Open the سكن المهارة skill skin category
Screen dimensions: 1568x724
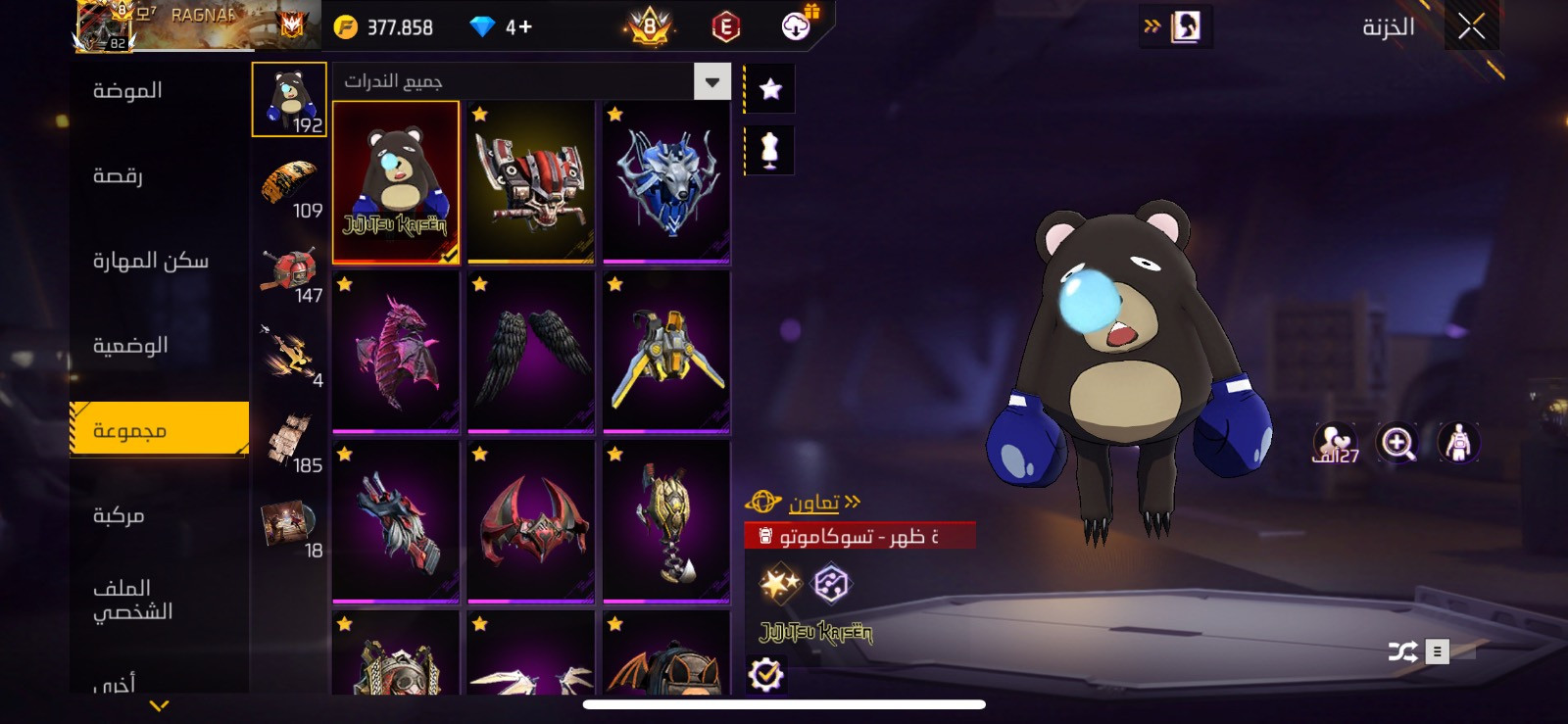(150, 261)
